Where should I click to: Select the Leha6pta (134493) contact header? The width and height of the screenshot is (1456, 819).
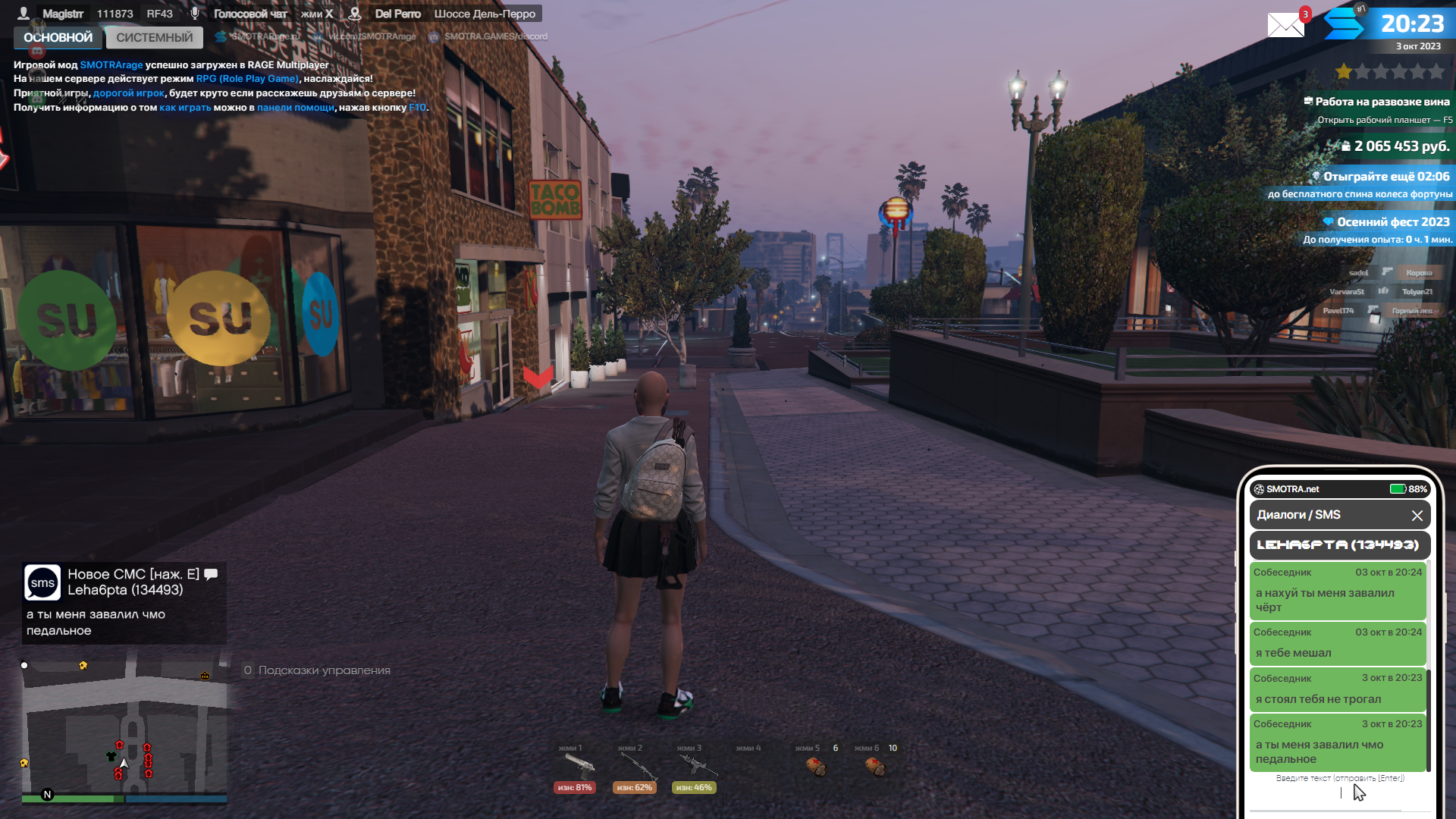(1338, 544)
